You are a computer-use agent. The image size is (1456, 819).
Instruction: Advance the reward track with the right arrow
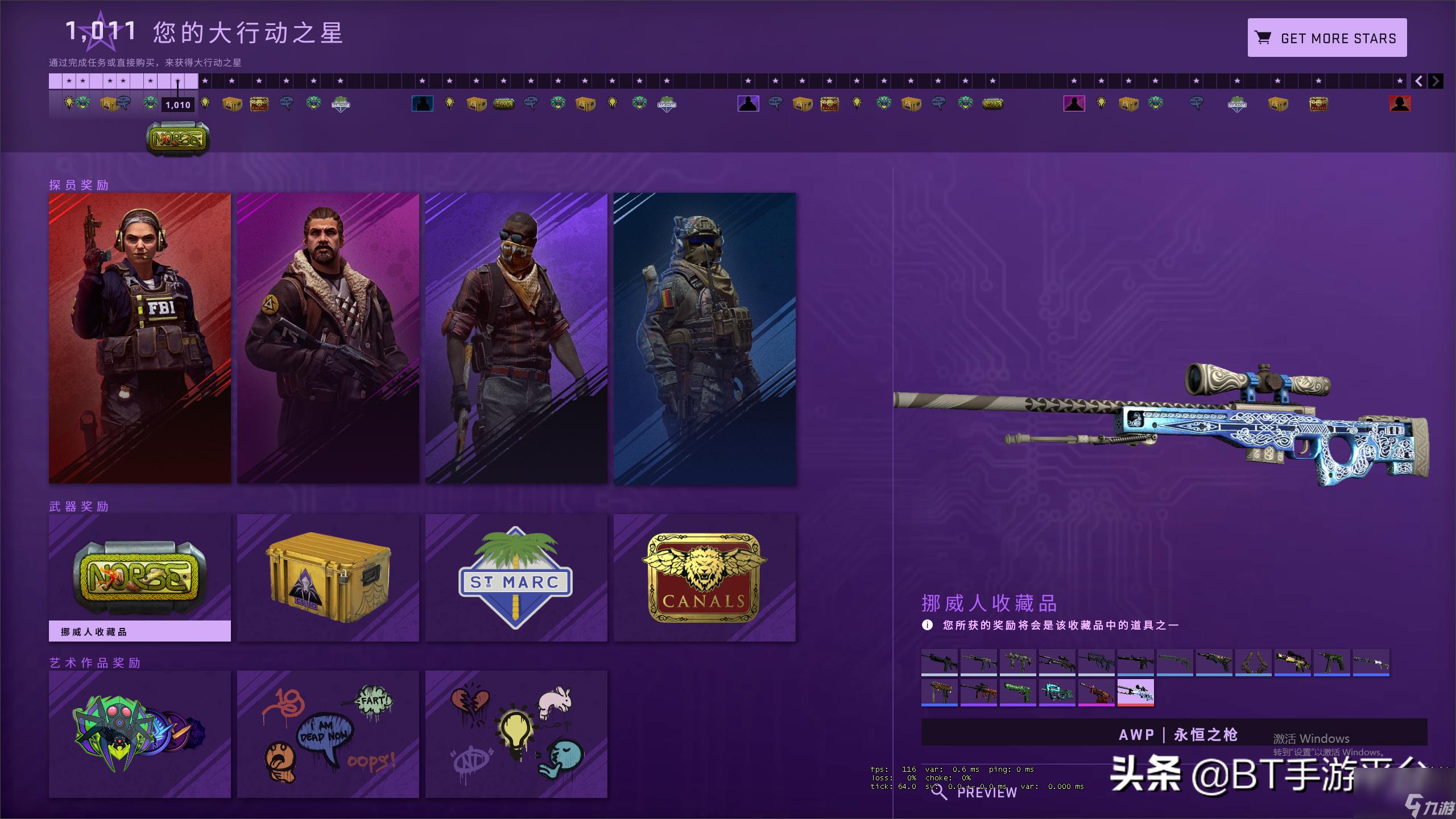[x=1436, y=81]
